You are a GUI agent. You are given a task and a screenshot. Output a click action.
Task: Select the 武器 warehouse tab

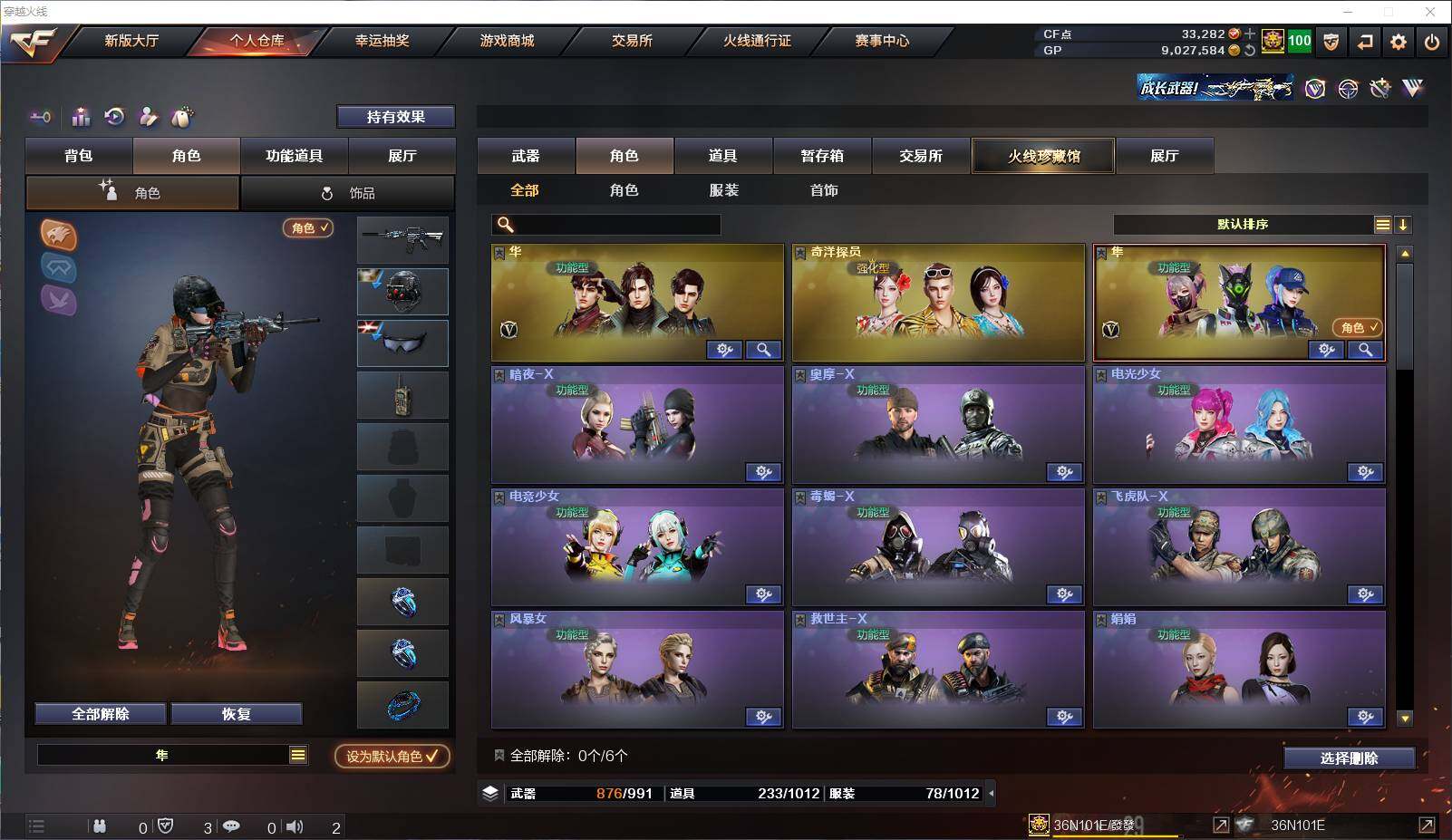pos(526,156)
